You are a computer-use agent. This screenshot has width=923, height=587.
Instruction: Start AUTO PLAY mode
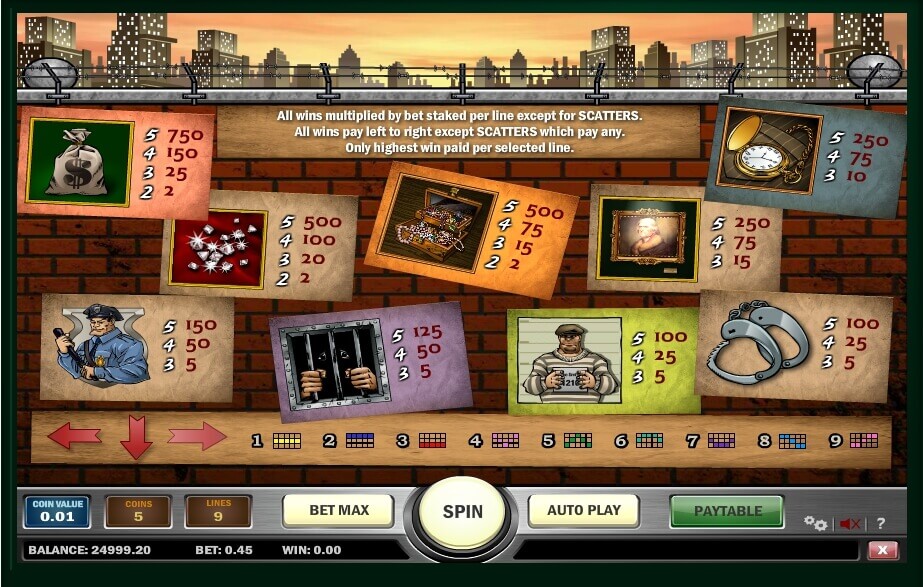[584, 510]
